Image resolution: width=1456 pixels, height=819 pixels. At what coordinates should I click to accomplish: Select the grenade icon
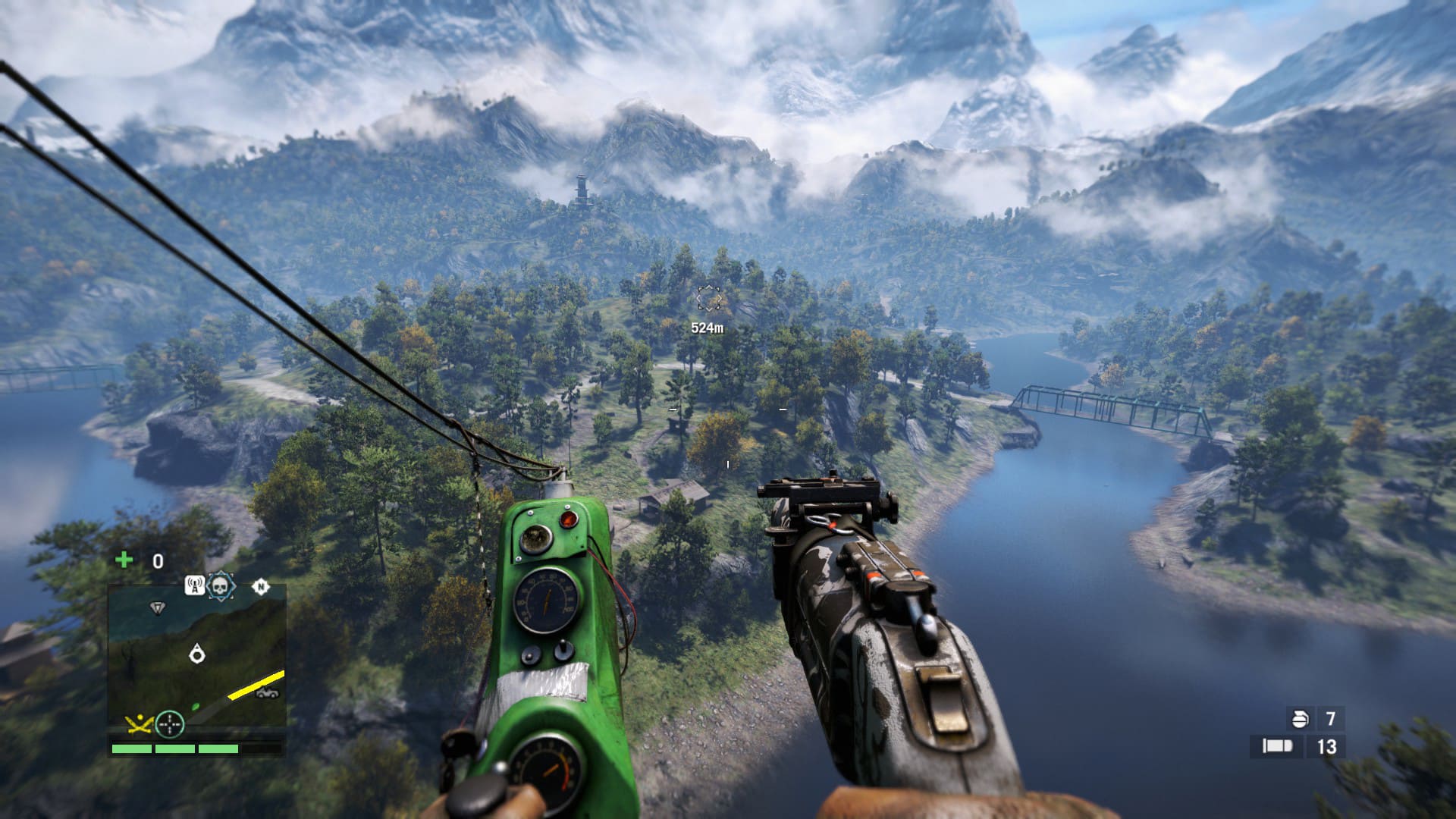coord(1300,718)
